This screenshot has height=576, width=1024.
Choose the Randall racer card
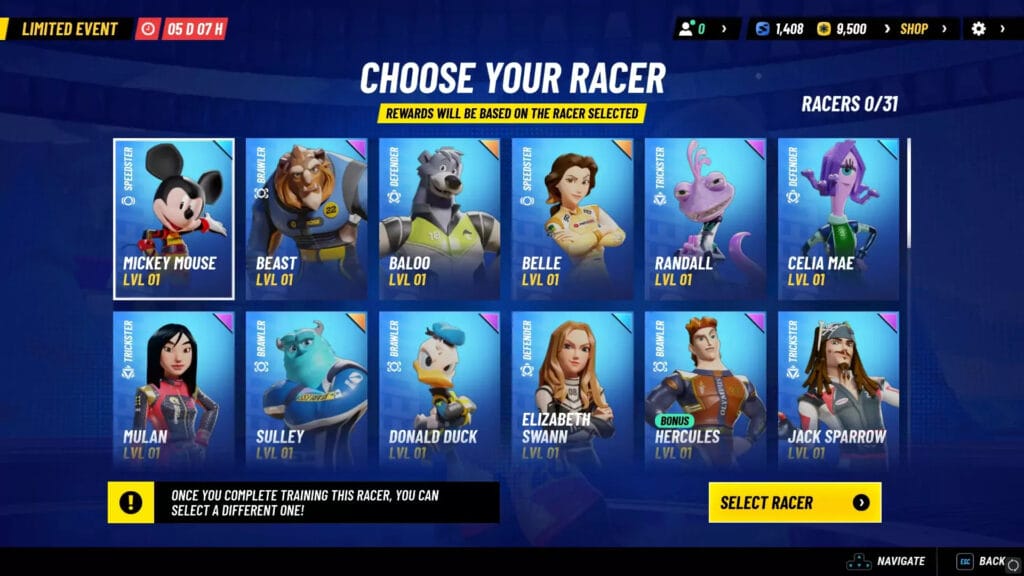point(705,219)
